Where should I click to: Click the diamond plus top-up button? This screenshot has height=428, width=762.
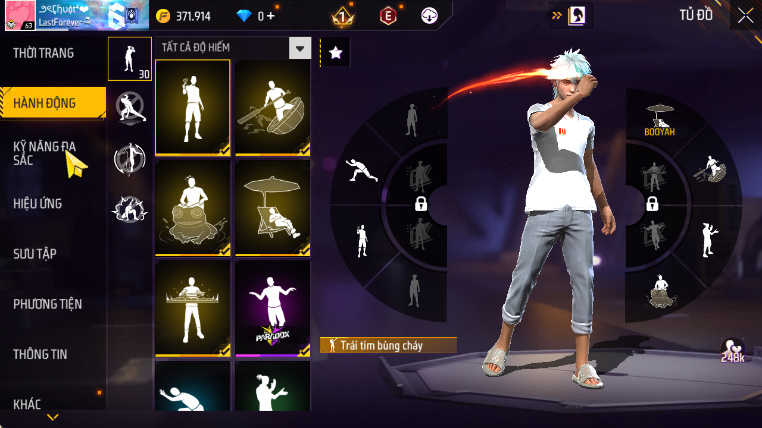coord(269,16)
